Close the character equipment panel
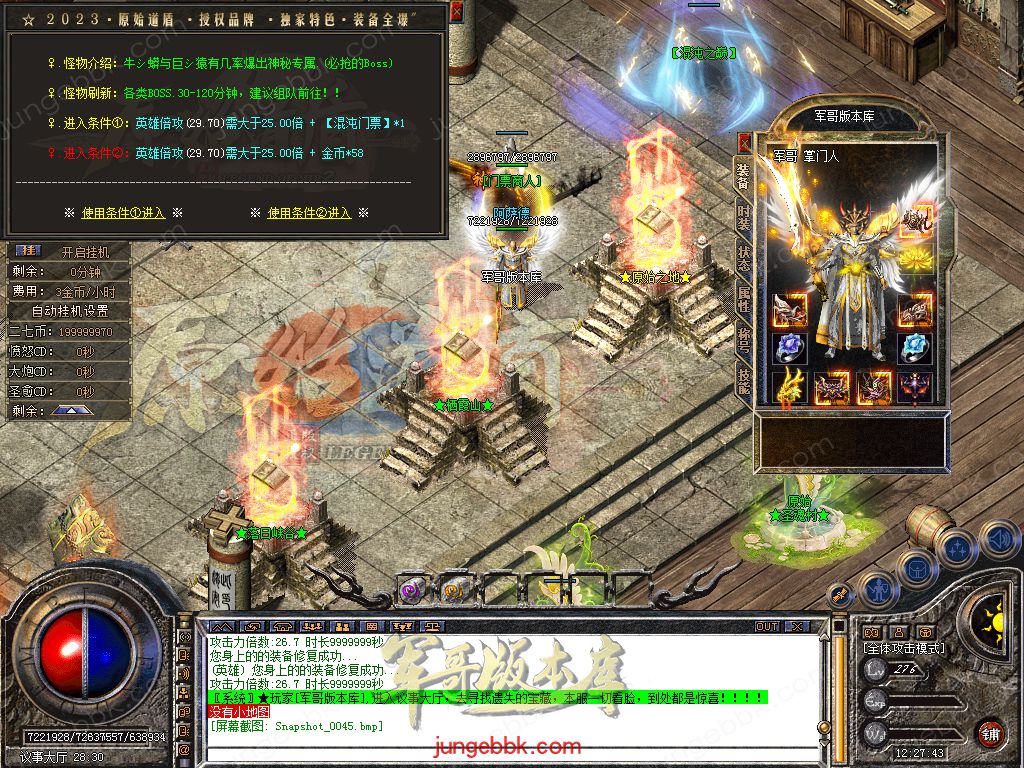 coord(744,143)
